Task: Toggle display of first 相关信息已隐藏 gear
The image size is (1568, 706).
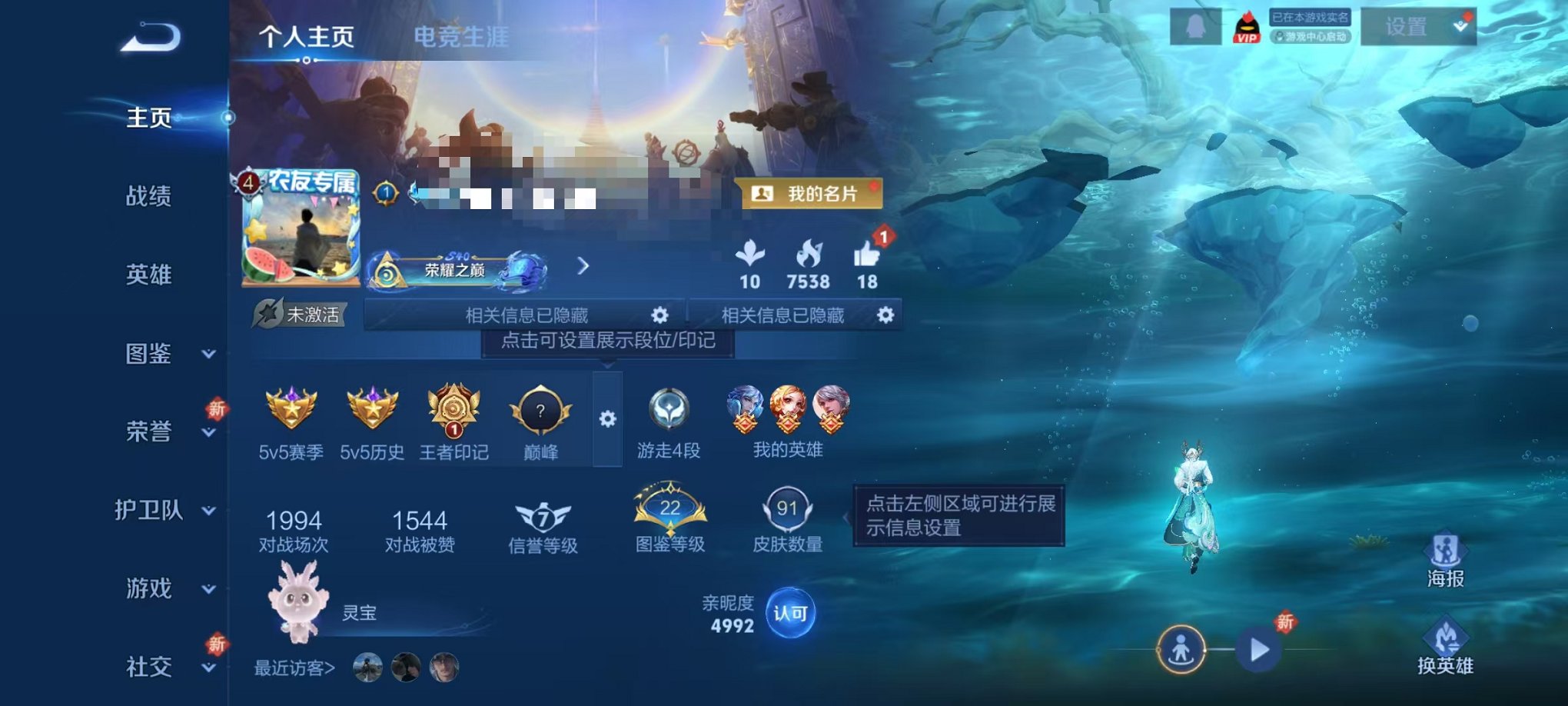Action: (662, 314)
